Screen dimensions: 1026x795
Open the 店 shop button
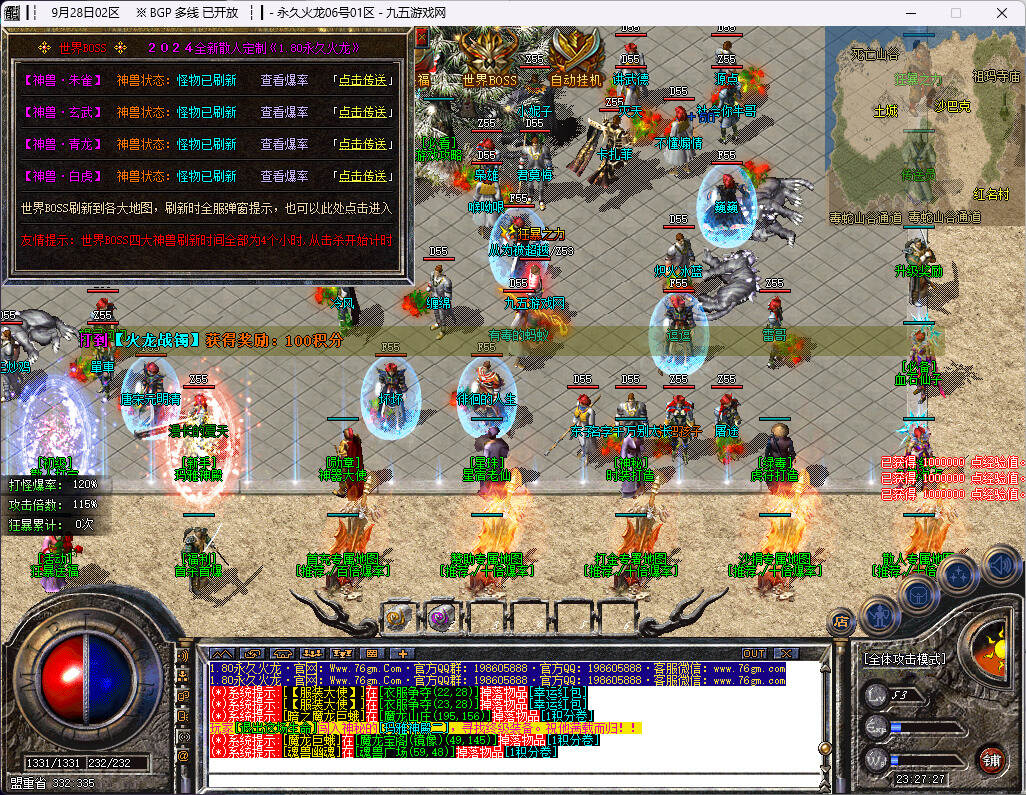pos(842,622)
